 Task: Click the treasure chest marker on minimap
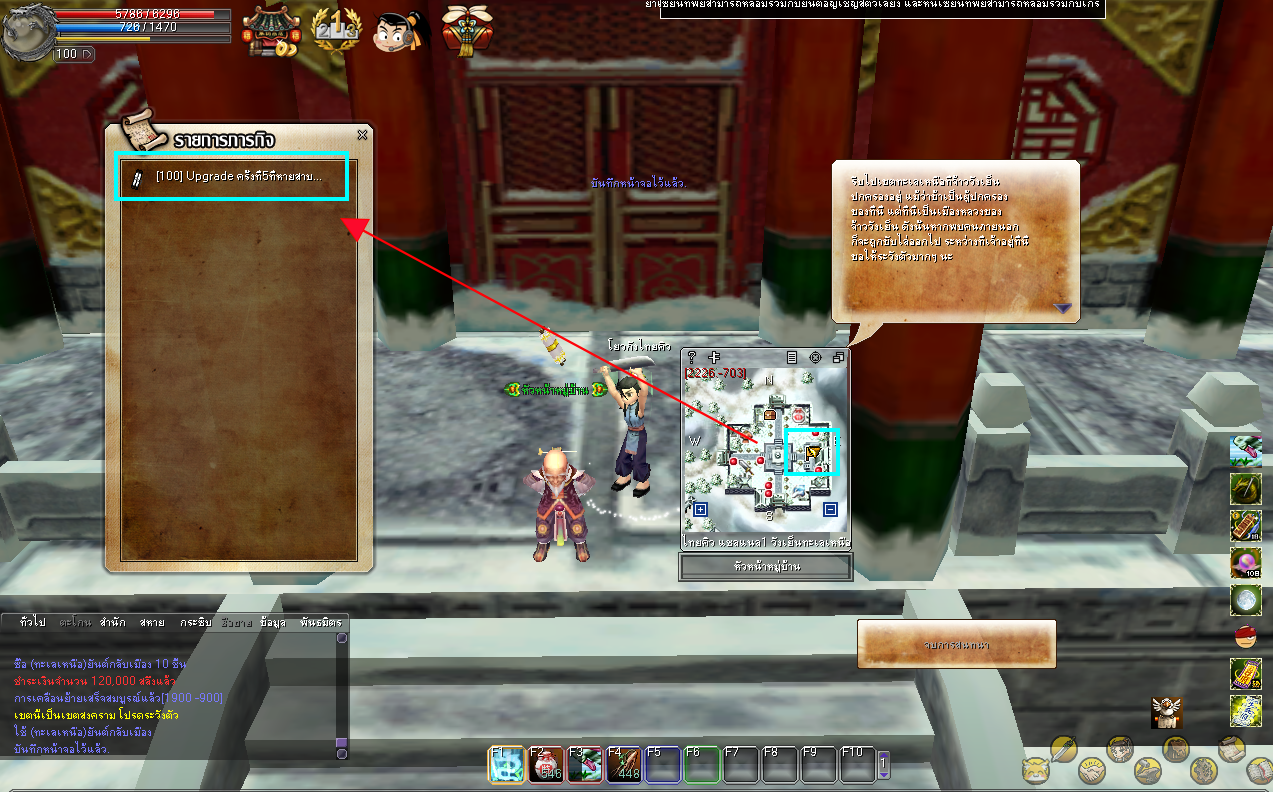click(x=770, y=413)
